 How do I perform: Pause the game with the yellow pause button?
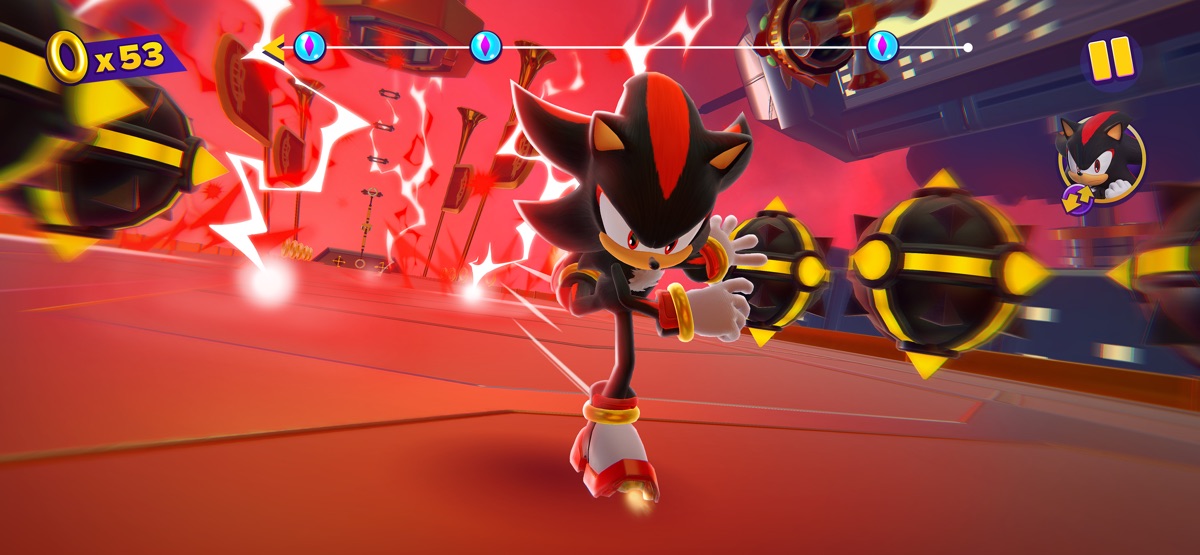click(1110, 59)
